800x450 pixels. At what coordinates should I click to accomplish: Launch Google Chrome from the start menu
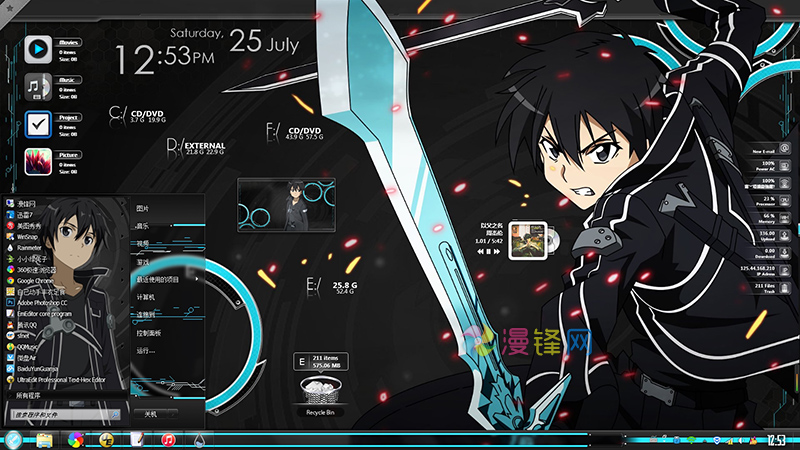(40, 281)
